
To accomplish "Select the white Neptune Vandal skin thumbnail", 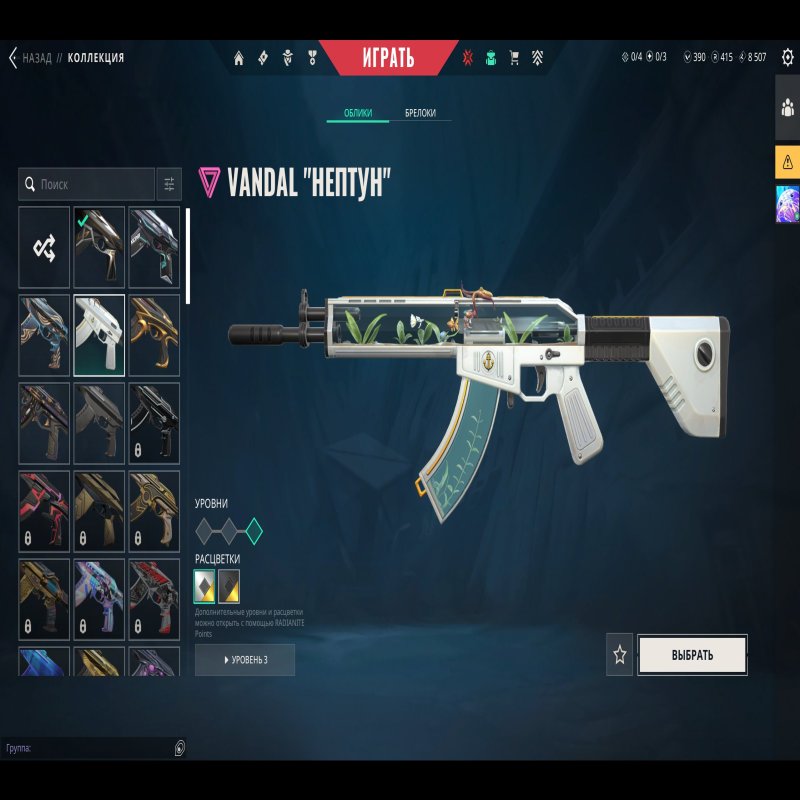I will tap(99, 335).
